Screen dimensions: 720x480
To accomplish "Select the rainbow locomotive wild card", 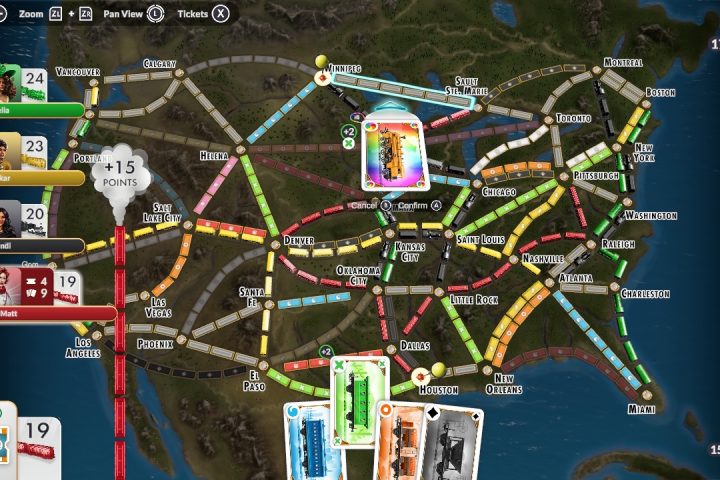I will 397,152.
